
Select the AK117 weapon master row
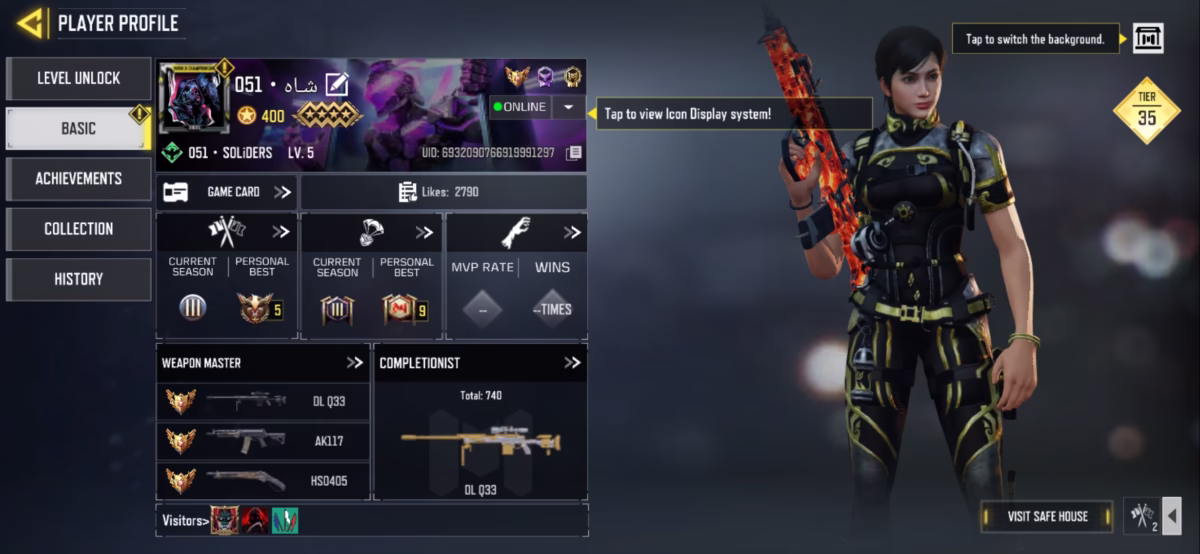[263, 441]
